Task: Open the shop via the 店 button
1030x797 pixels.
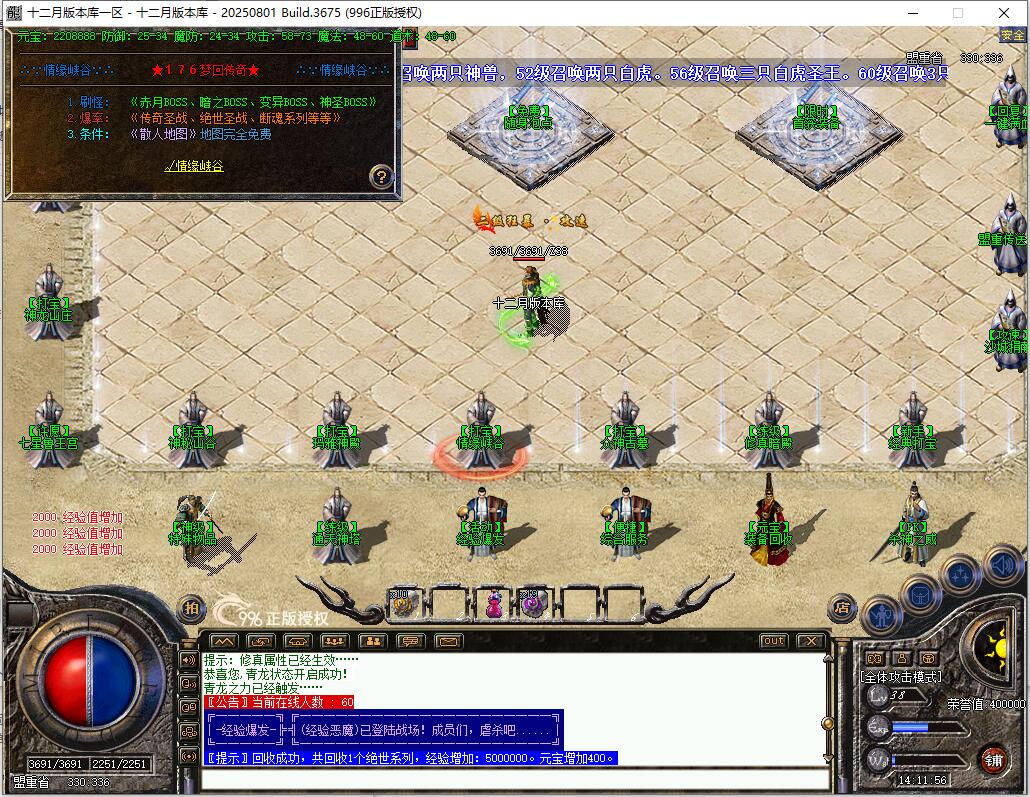Action: coord(843,606)
